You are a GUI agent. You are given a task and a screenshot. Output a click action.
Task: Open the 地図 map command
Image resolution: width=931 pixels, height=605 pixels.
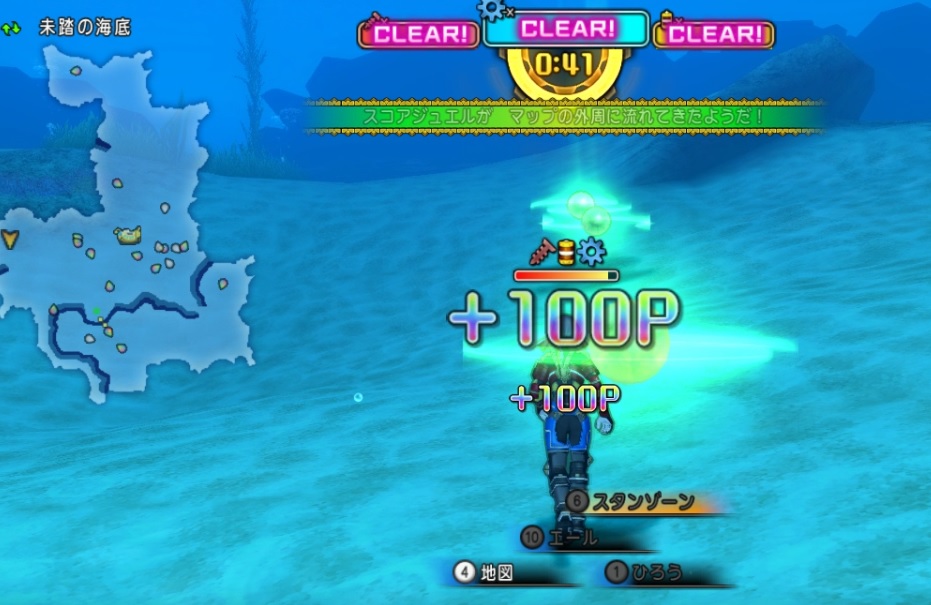pyautogui.click(x=497, y=573)
